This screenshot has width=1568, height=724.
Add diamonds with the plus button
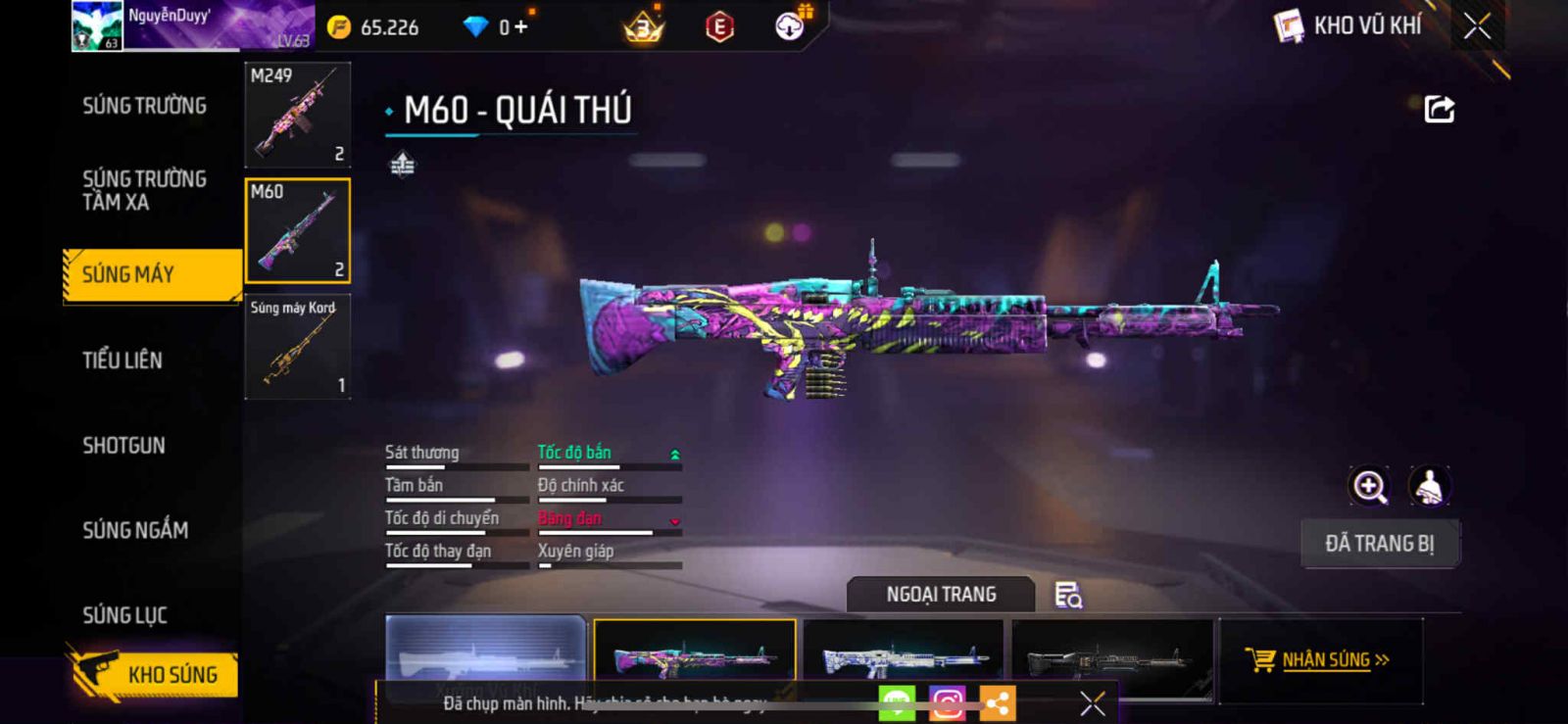(x=521, y=27)
